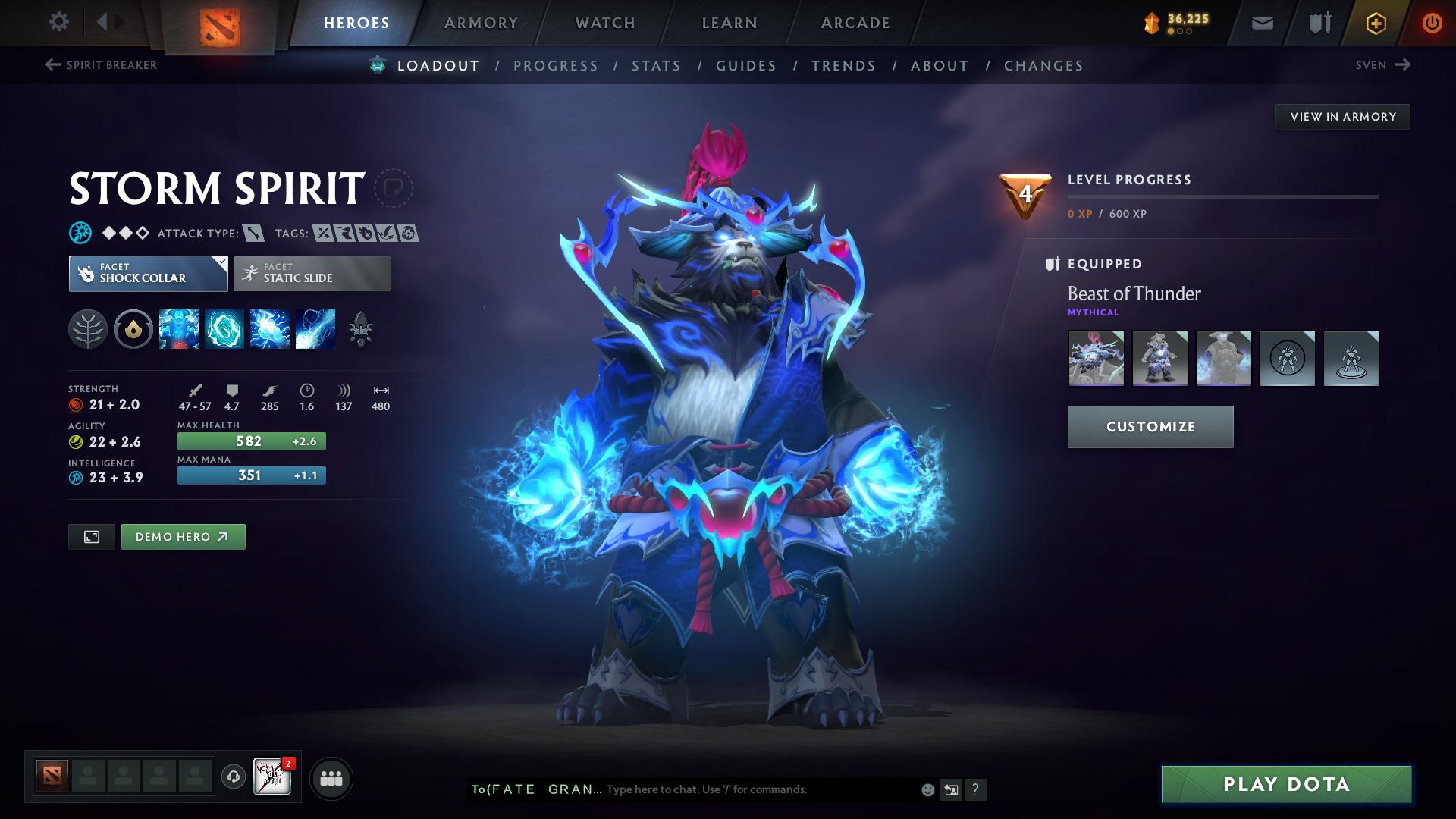Viewport: 1456px width, 819px height.
Task: Open the friends list people icon
Action: (331, 778)
